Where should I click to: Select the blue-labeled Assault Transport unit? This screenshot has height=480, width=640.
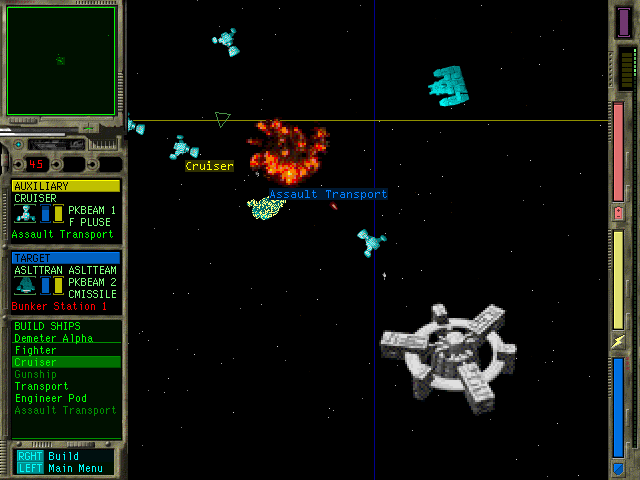(266, 208)
